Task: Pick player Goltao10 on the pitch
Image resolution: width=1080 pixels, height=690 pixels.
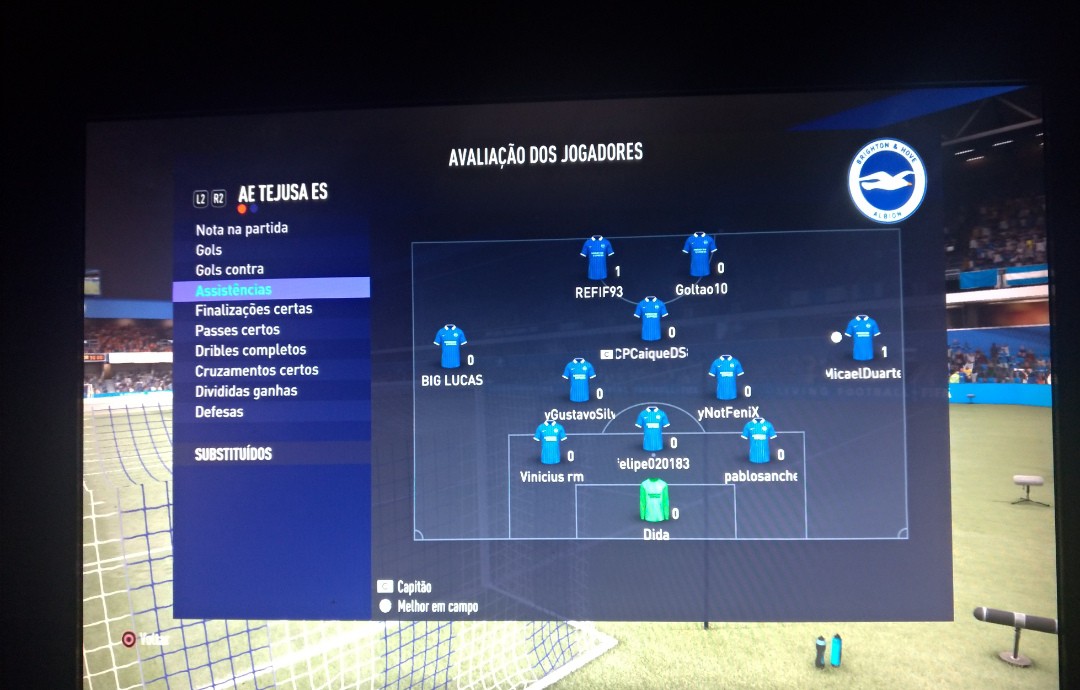Action: click(x=699, y=254)
